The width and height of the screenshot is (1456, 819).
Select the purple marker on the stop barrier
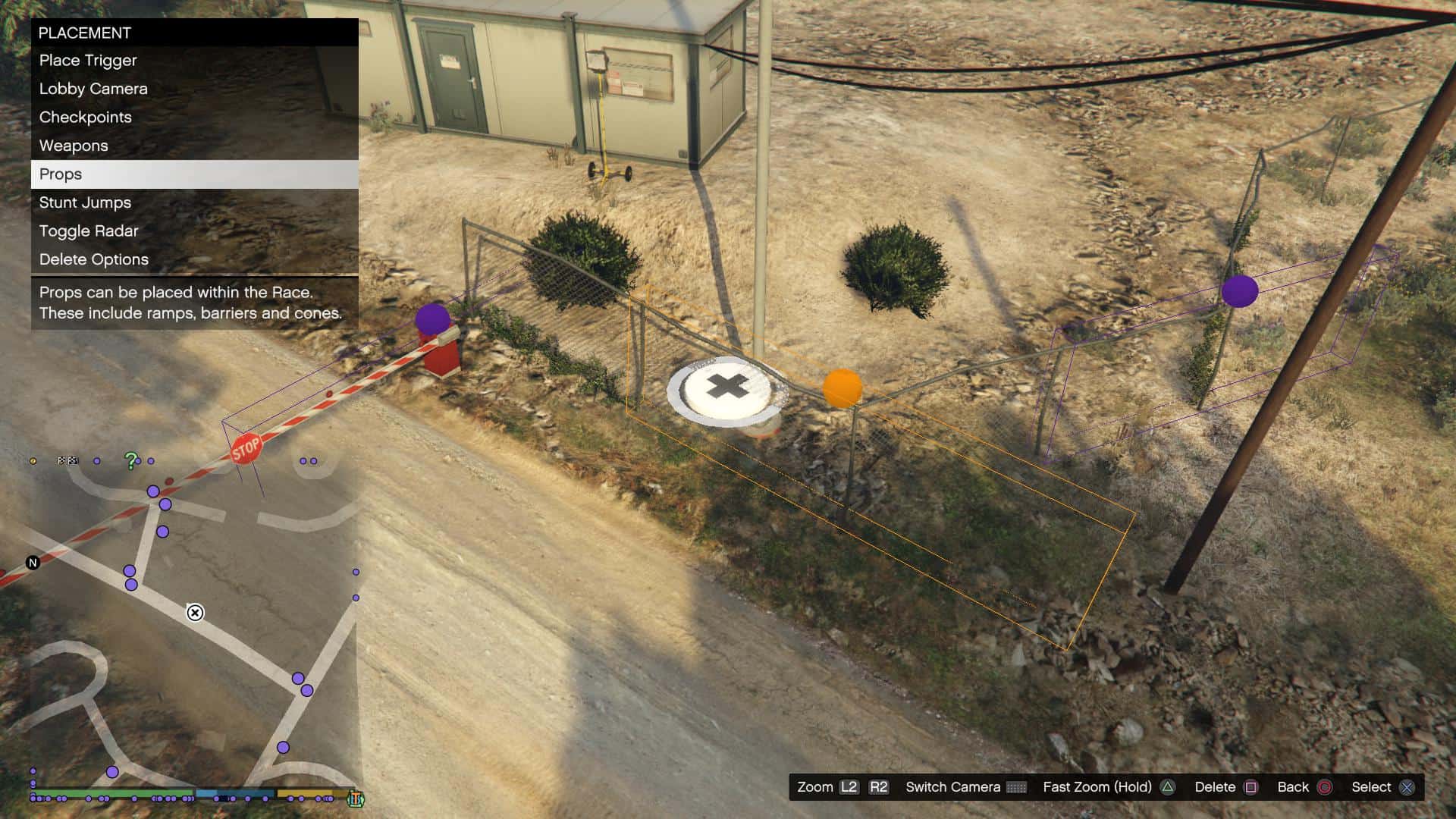(x=432, y=319)
